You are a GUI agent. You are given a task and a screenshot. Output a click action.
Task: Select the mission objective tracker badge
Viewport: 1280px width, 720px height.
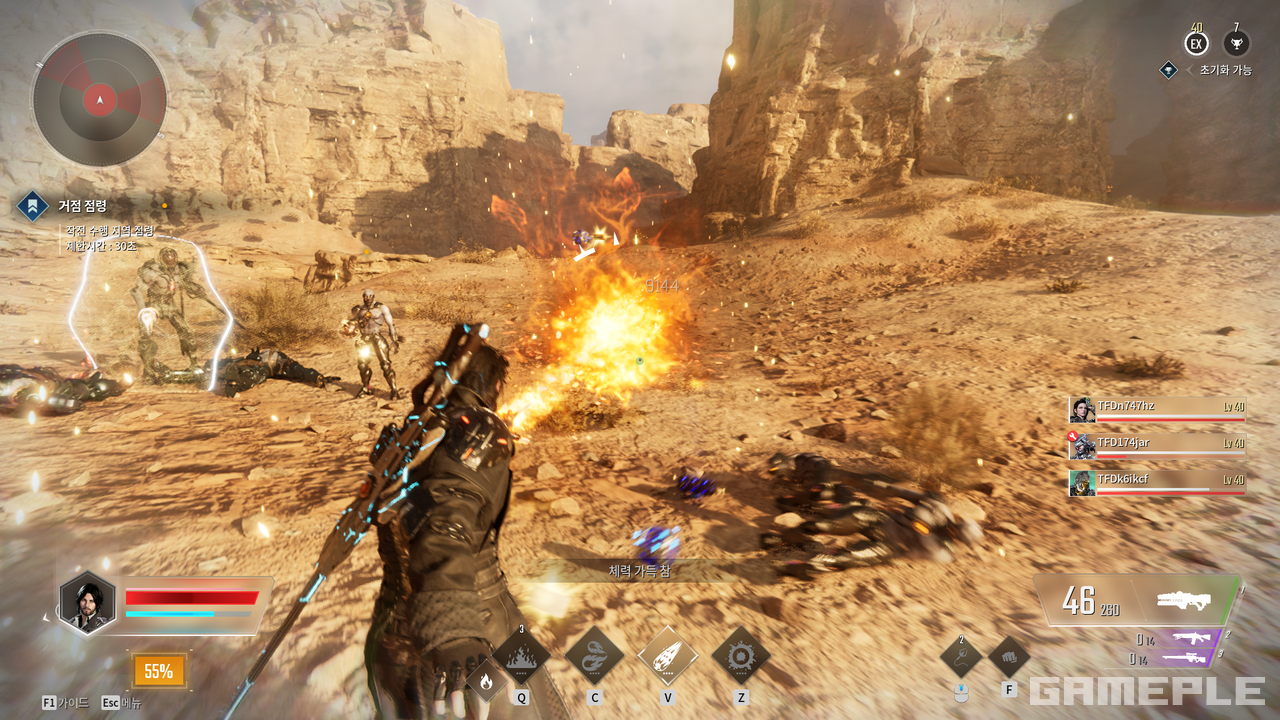point(32,207)
